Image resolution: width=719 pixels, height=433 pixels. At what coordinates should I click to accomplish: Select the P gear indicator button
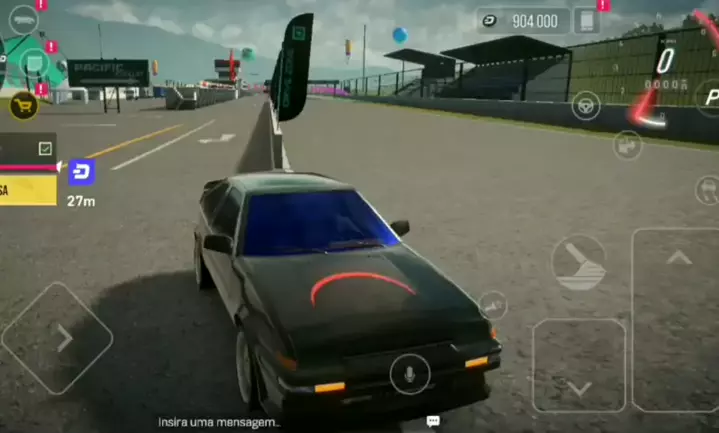[x=710, y=97]
